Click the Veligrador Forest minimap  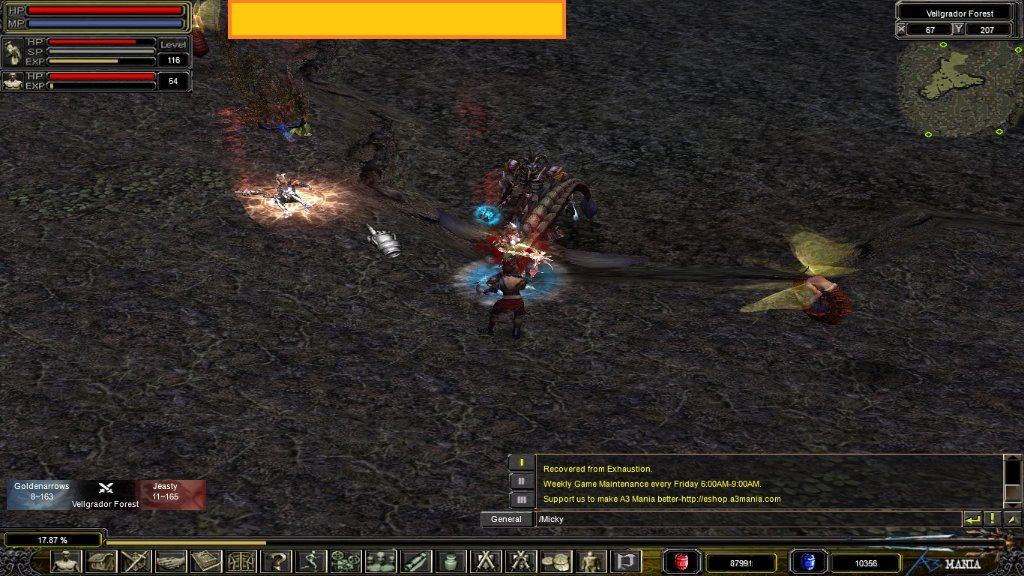coord(958,88)
